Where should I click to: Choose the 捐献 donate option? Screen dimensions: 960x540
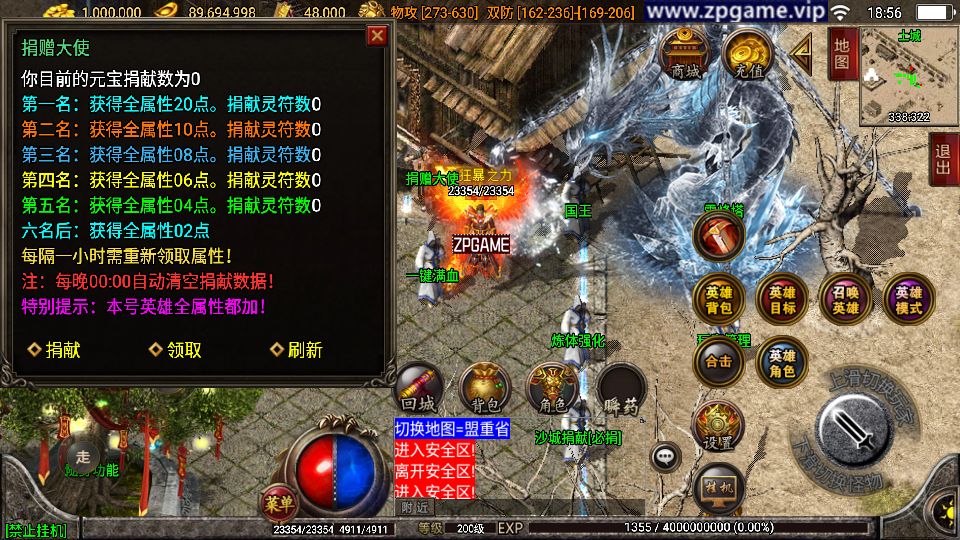[x=55, y=350]
